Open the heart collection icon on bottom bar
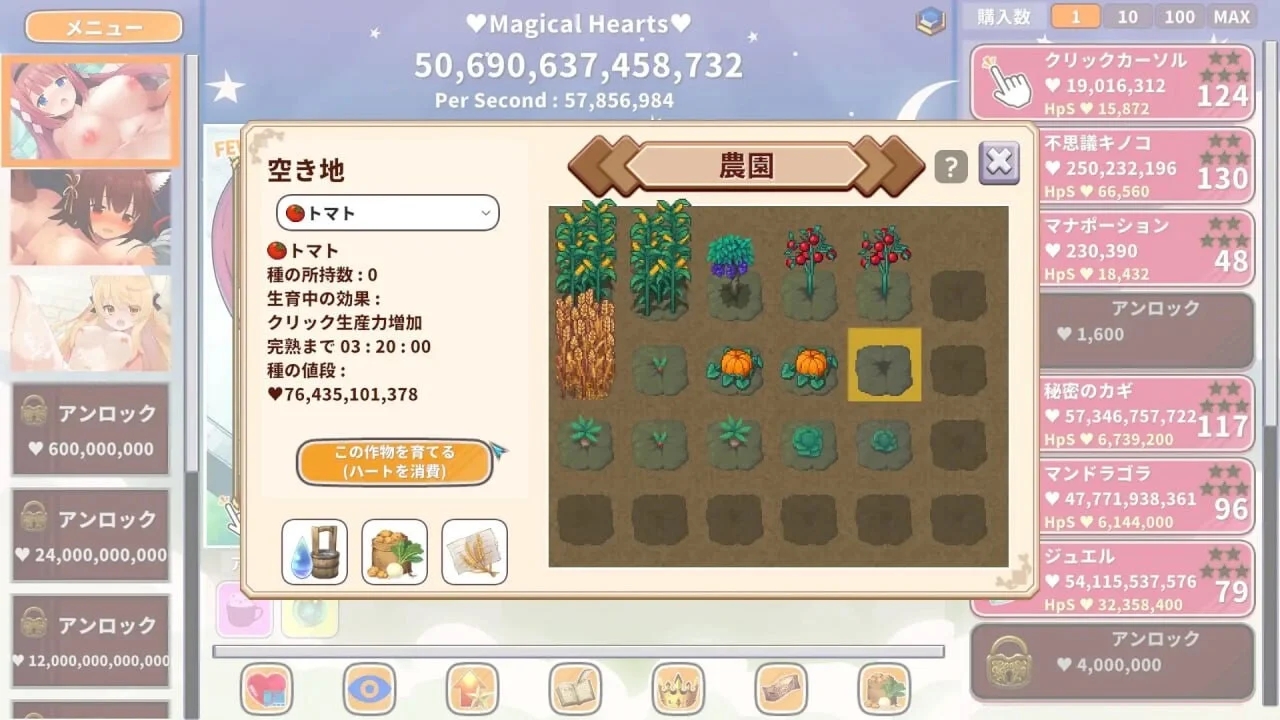Screen dimensions: 1280x720 267,690
